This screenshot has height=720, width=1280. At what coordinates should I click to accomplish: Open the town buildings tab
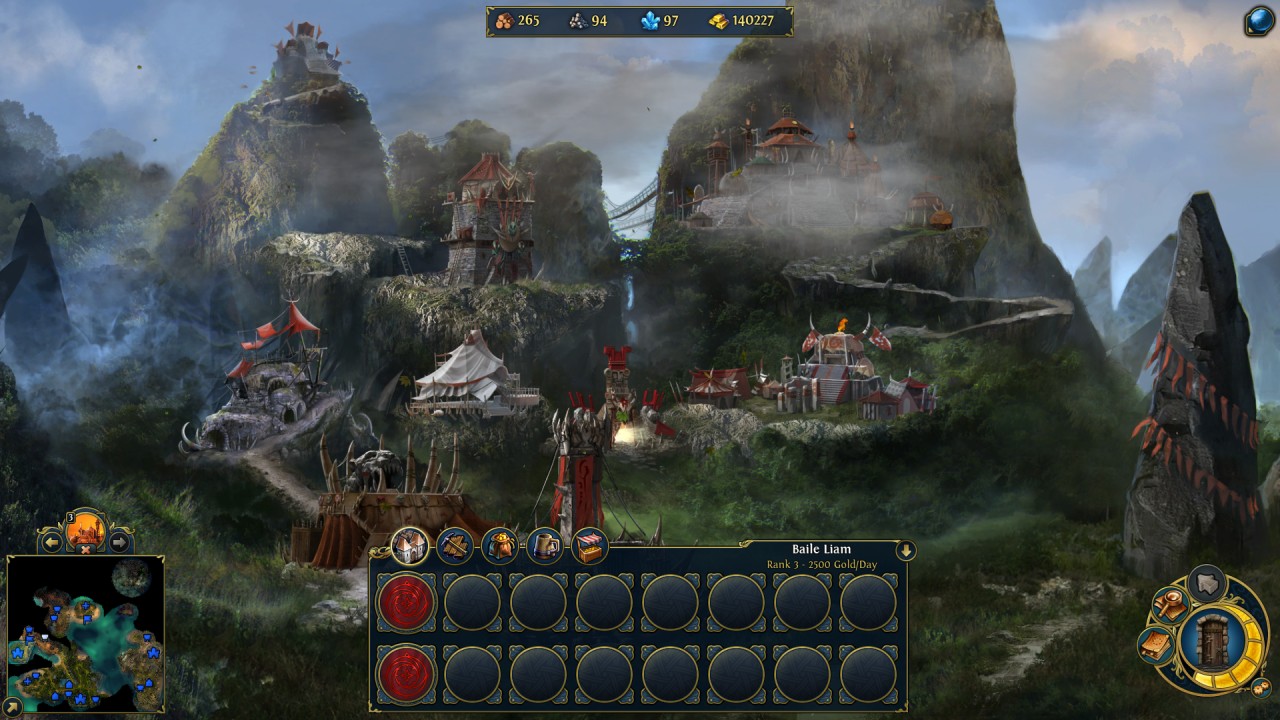point(410,546)
